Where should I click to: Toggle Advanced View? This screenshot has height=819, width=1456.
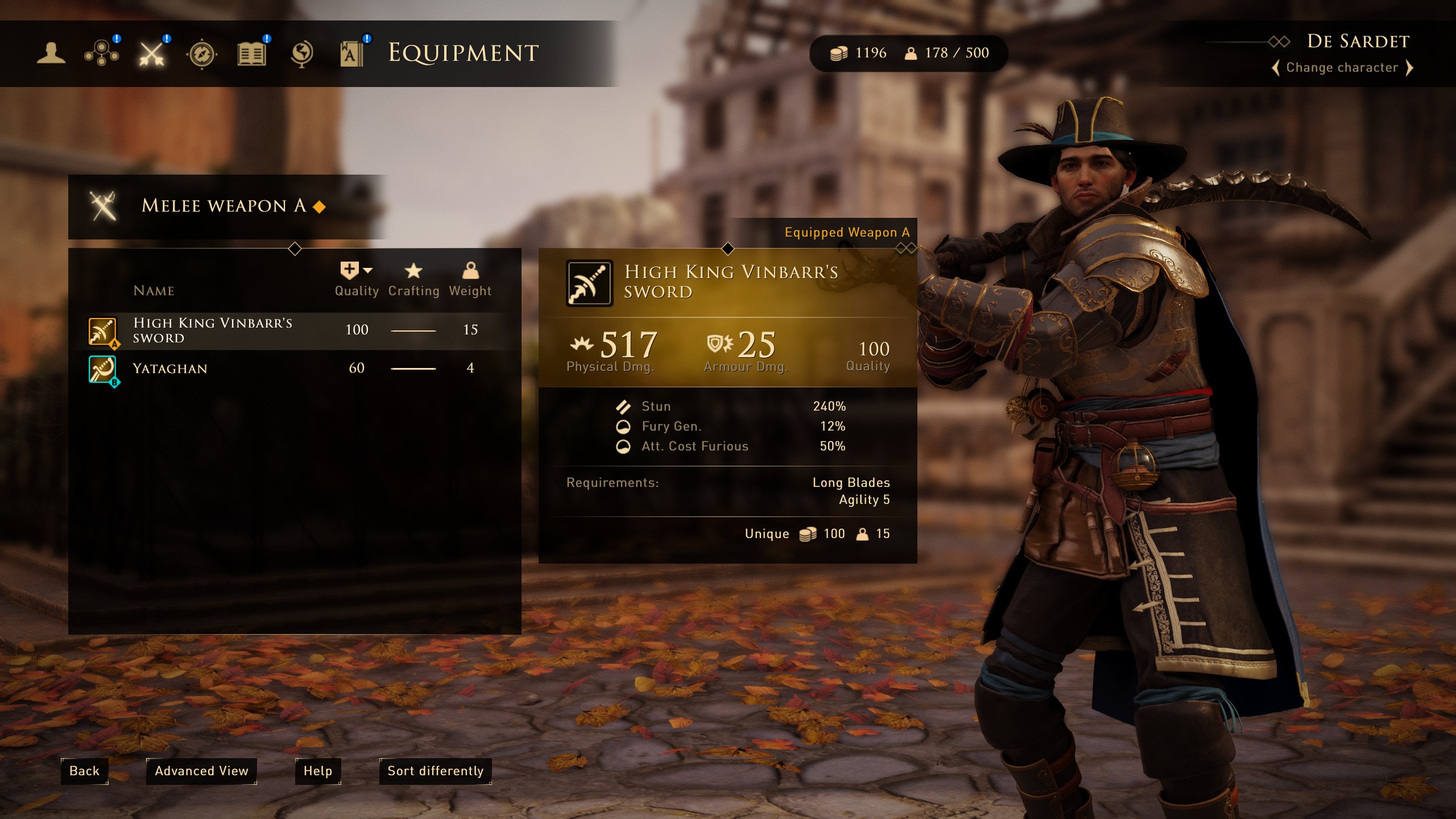coord(201,771)
